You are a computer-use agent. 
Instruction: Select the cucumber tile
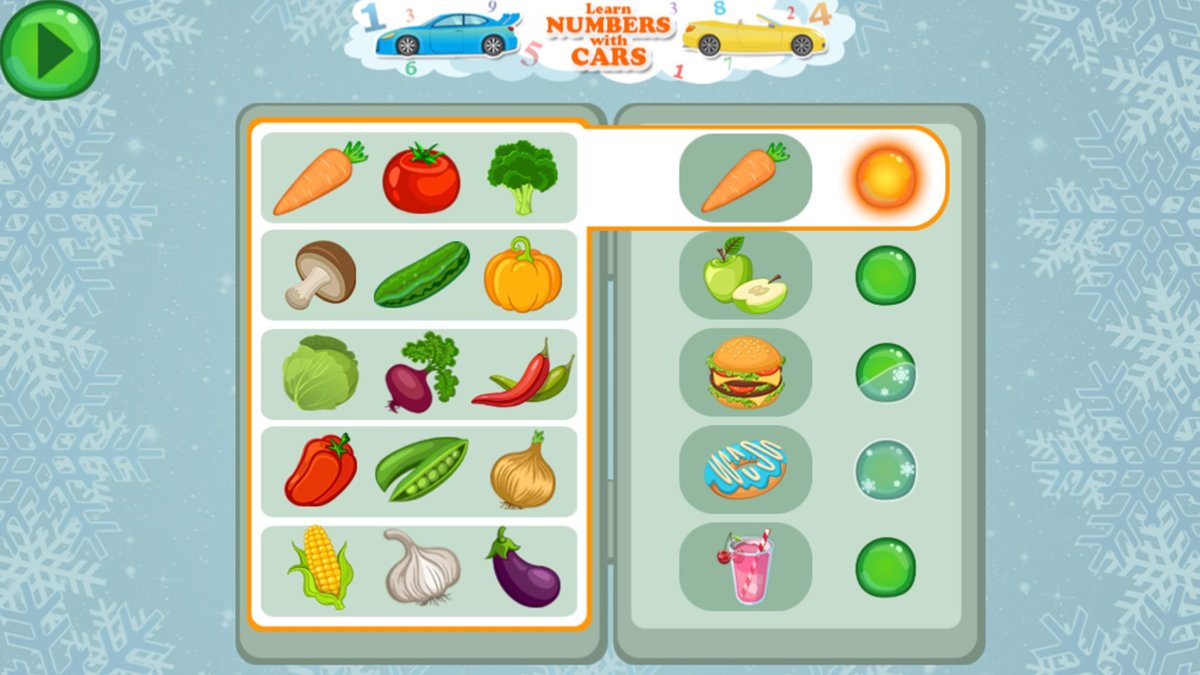(x=421, y=275)
